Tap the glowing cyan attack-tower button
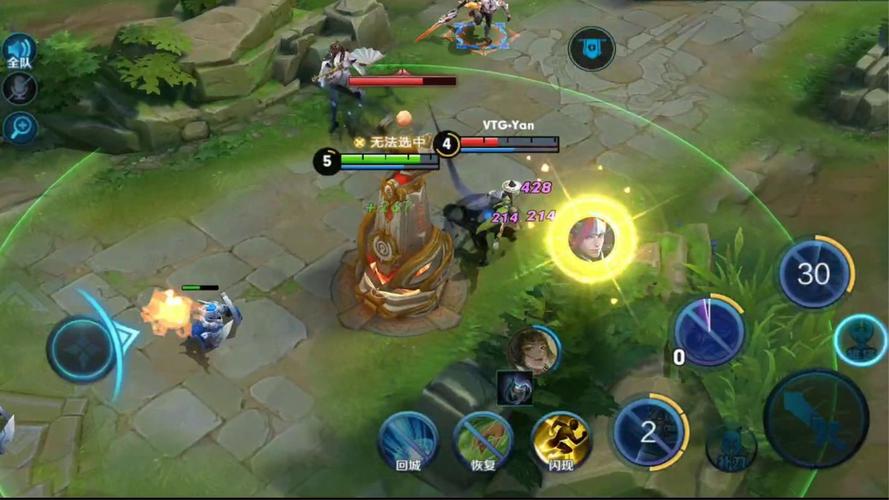The width and height of the screenshot is (889, 500). tap(860, 340)
